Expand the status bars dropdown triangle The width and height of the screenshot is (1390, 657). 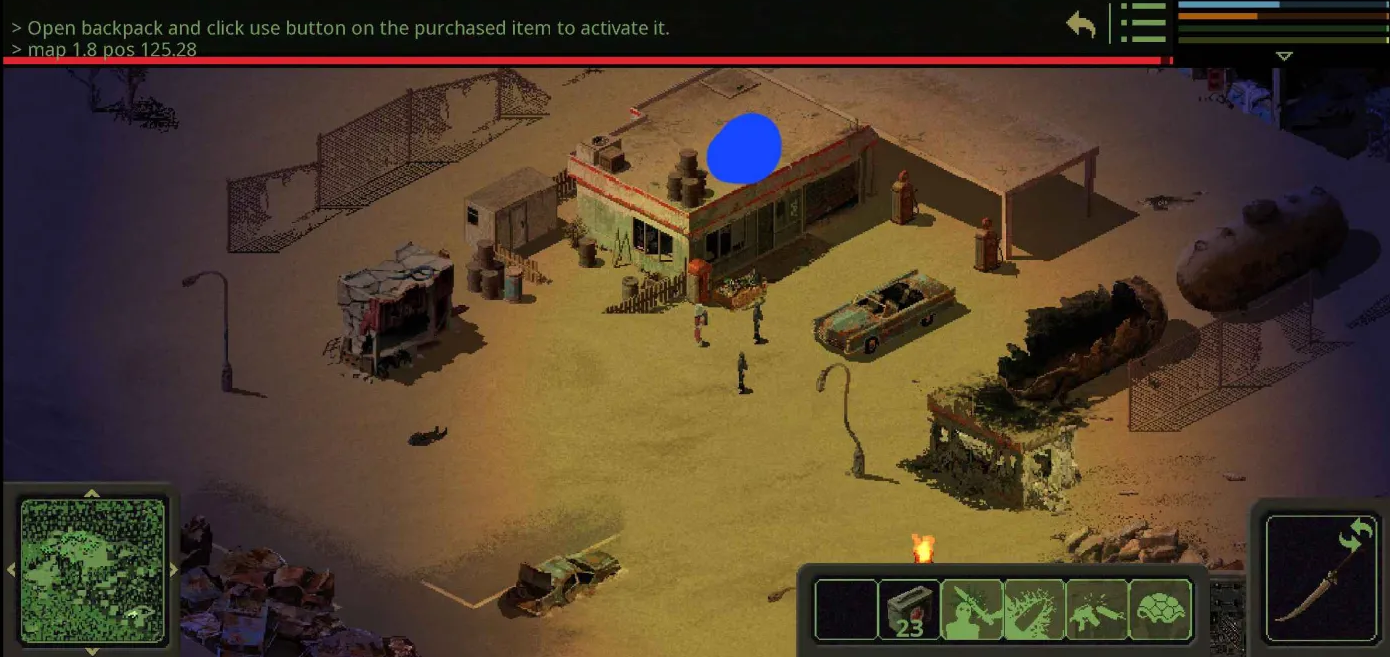coord(1284,57)
